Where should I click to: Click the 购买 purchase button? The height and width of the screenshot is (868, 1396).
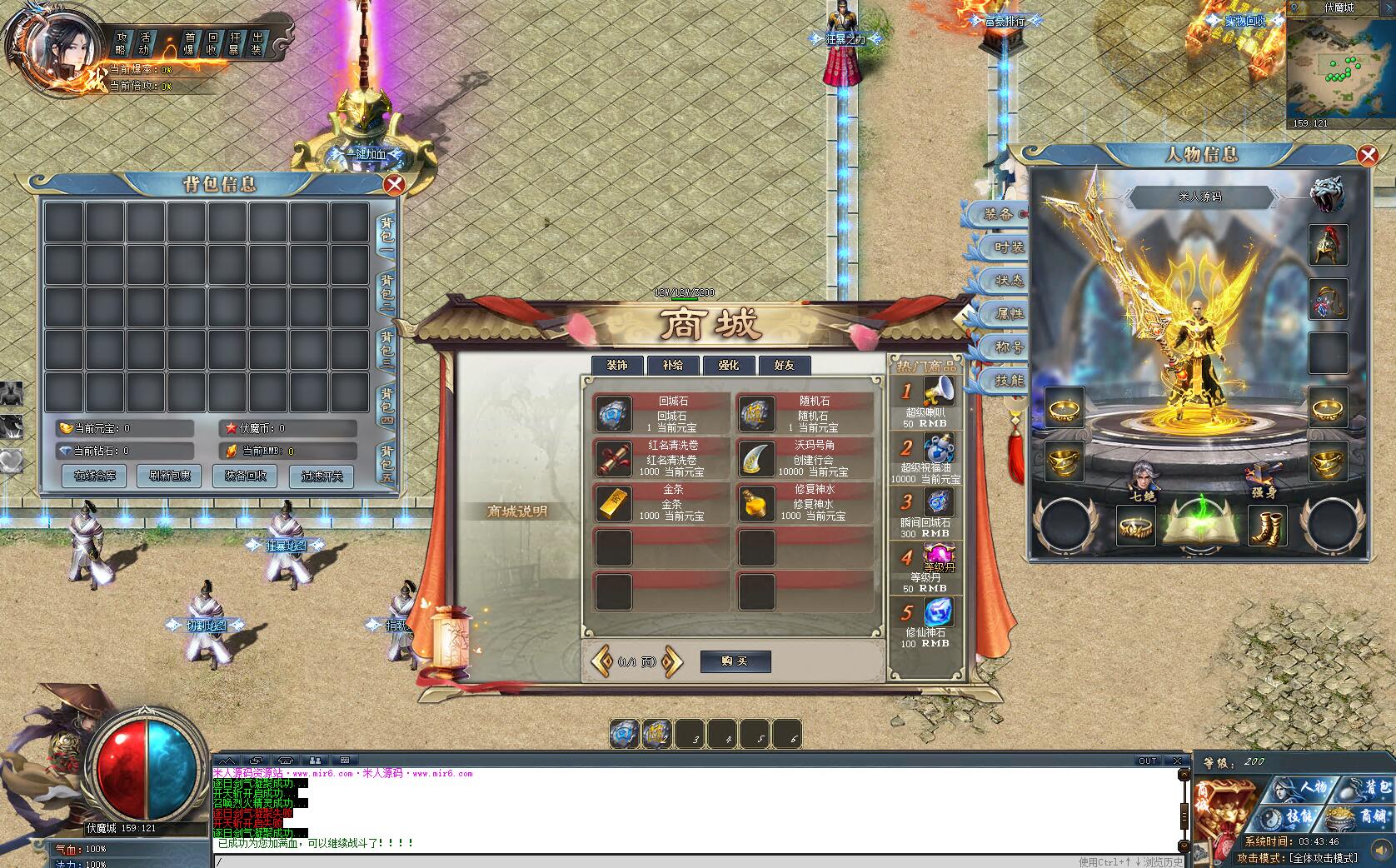tap(735, 661)
